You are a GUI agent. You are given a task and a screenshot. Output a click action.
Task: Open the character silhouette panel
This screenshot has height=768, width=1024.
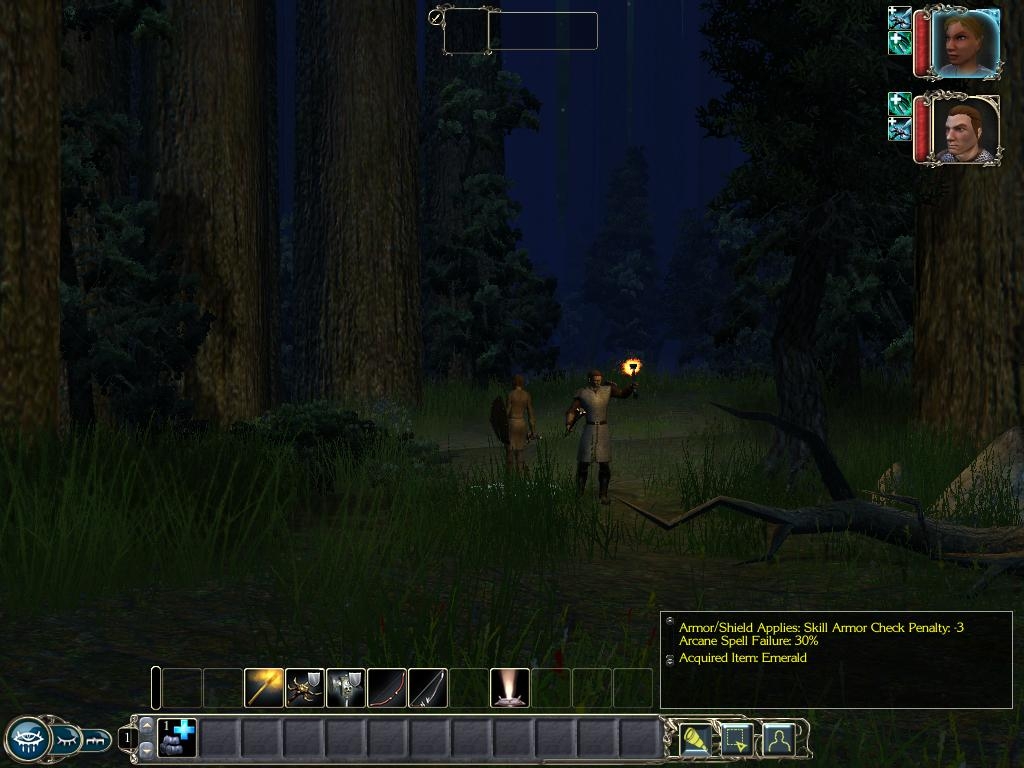click(778, 739)
